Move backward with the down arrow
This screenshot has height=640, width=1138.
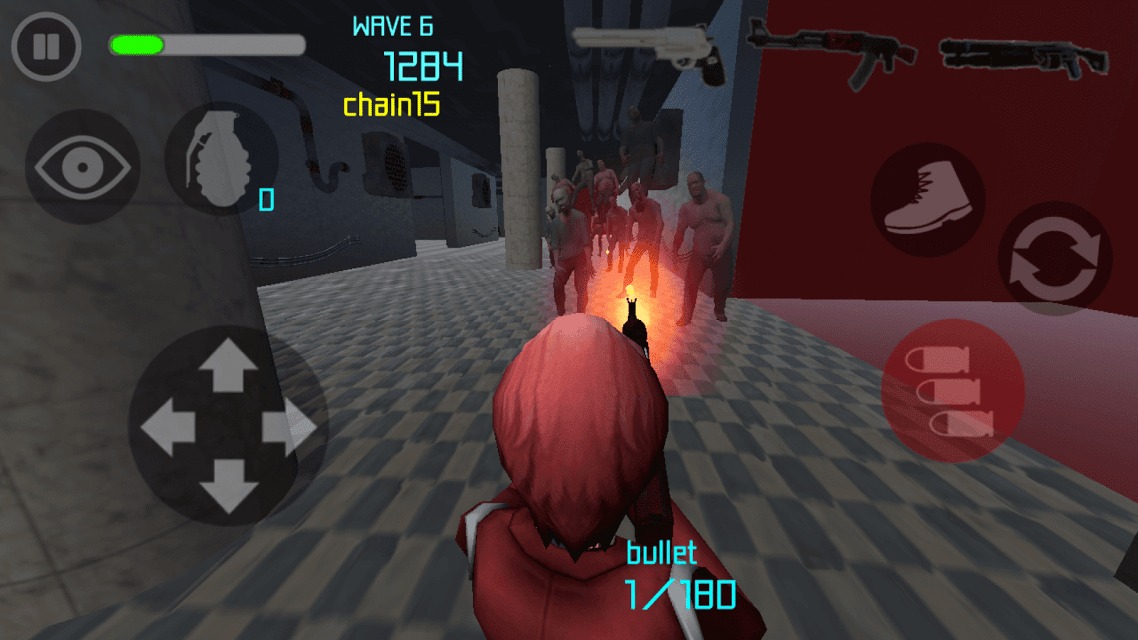click(228, 489)
